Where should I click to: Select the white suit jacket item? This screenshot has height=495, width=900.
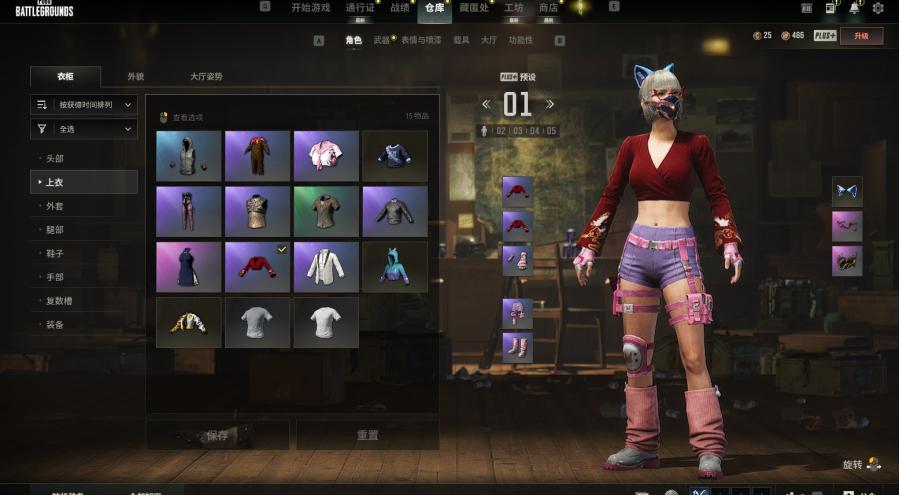click(326, 267)
